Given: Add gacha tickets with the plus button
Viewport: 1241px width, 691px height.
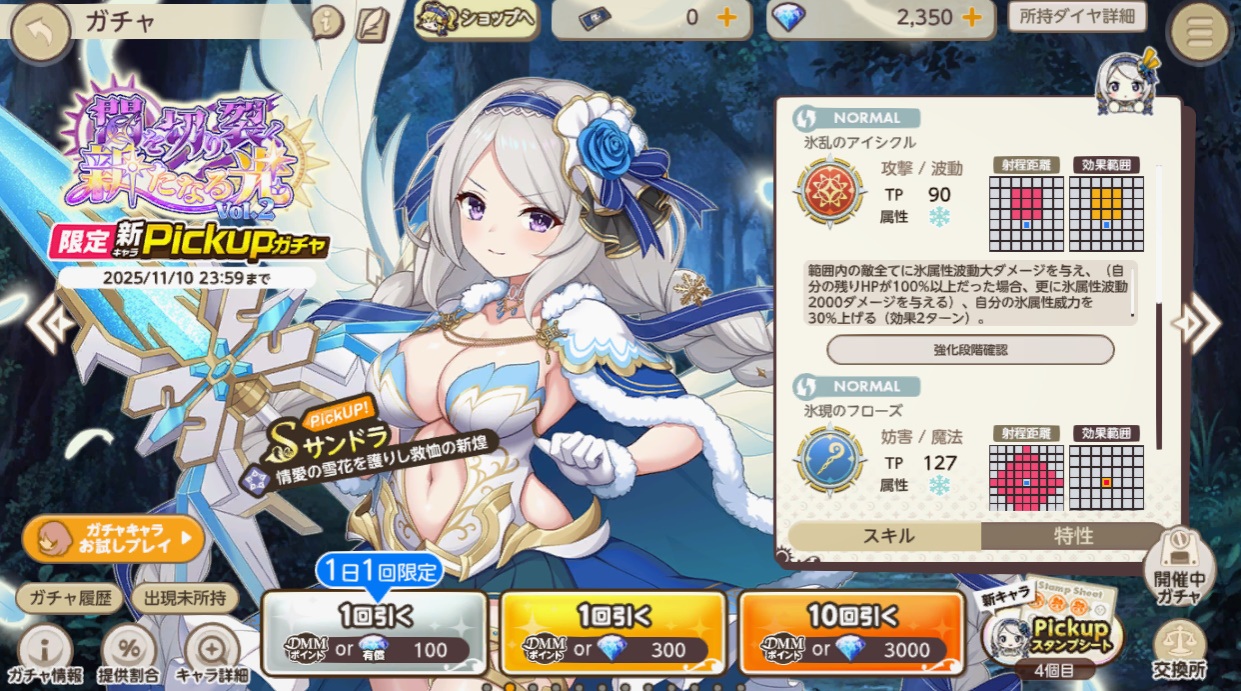Looking at the screenshot, I should click(727, 18).
